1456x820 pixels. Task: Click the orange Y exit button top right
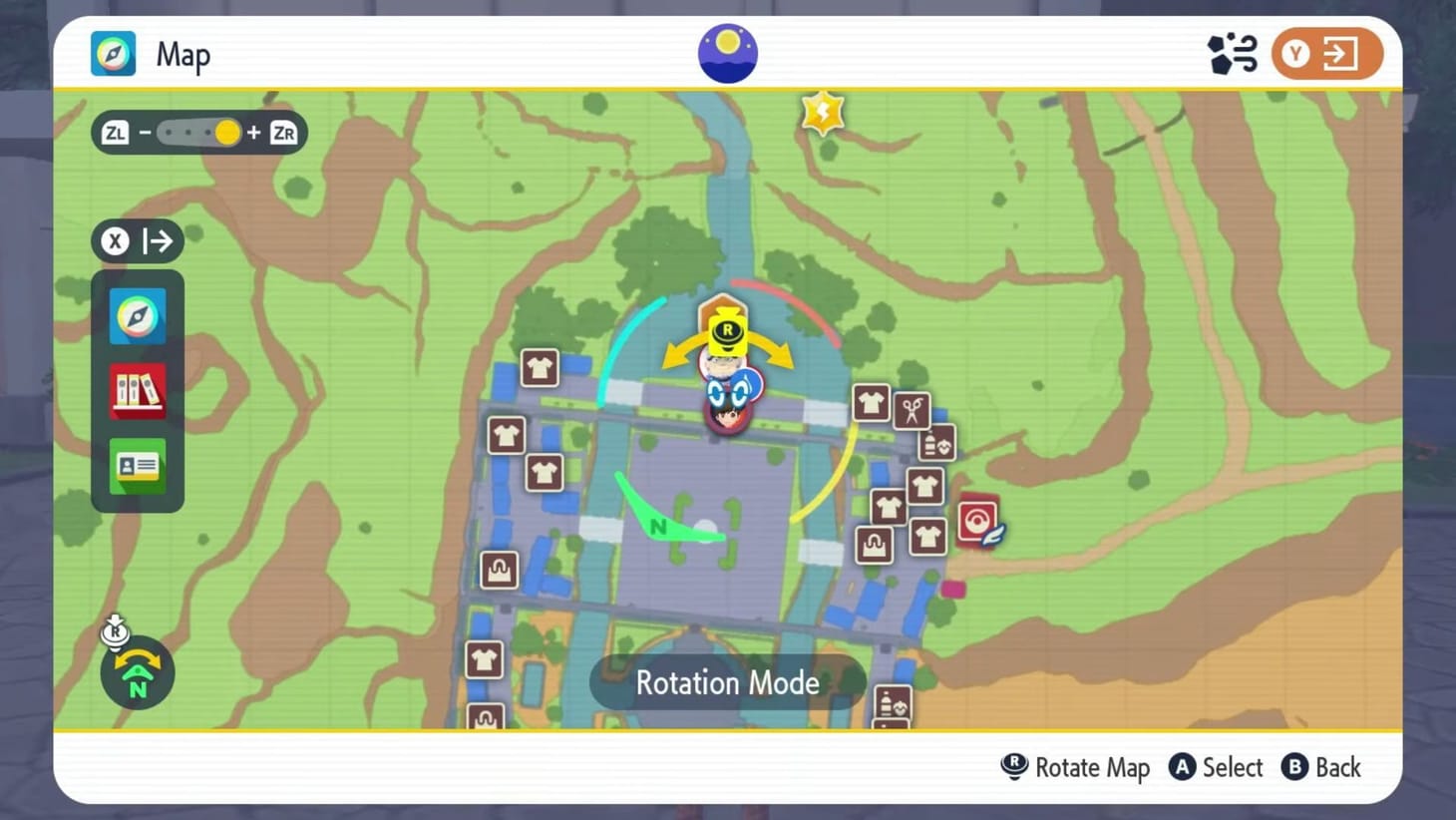point(1326,54)
